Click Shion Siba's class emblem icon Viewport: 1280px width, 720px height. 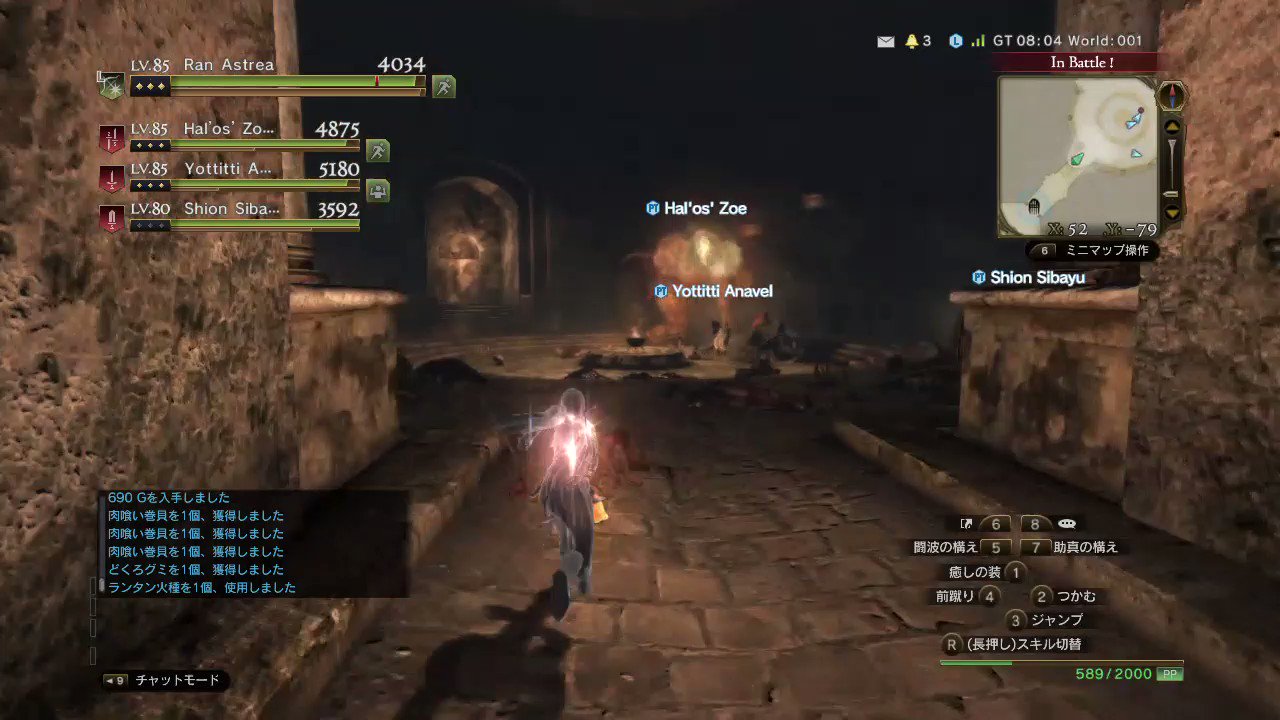(110, 217)
